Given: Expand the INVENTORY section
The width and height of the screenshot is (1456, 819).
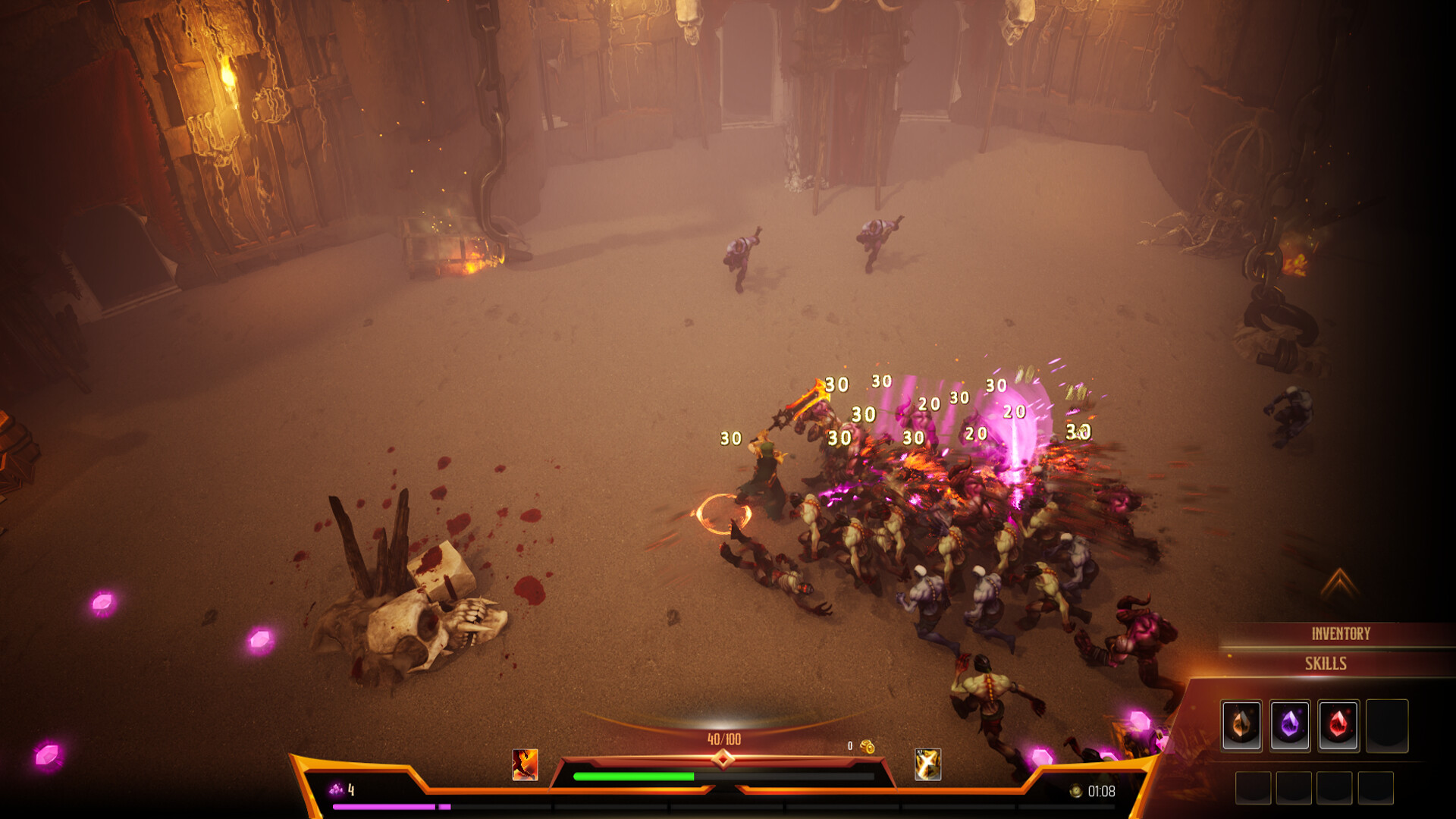Looking at the screenshot, I should tap(1342, 631).
